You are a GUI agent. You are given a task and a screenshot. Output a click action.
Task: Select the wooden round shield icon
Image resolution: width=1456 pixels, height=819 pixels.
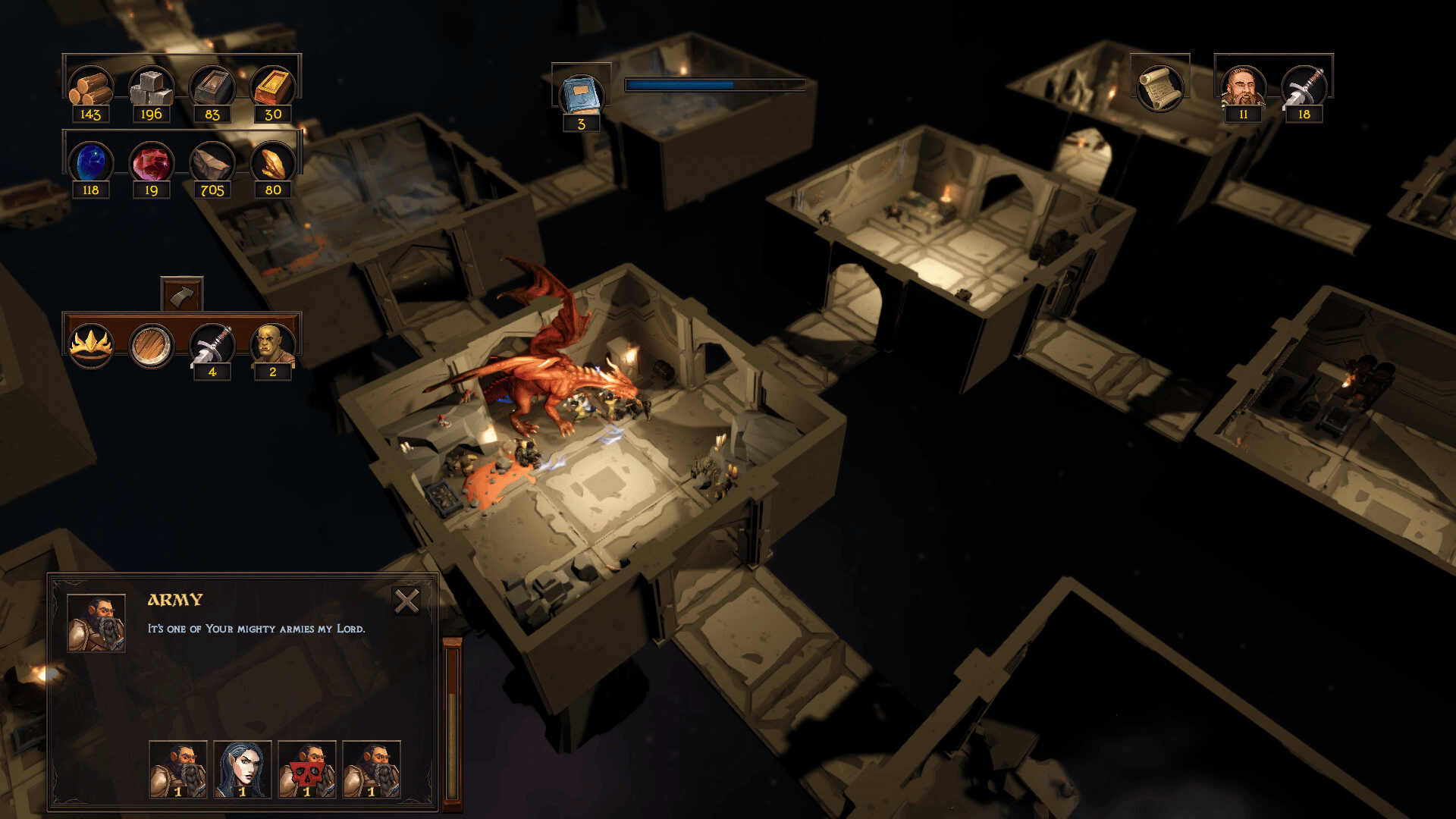(152, 345)
